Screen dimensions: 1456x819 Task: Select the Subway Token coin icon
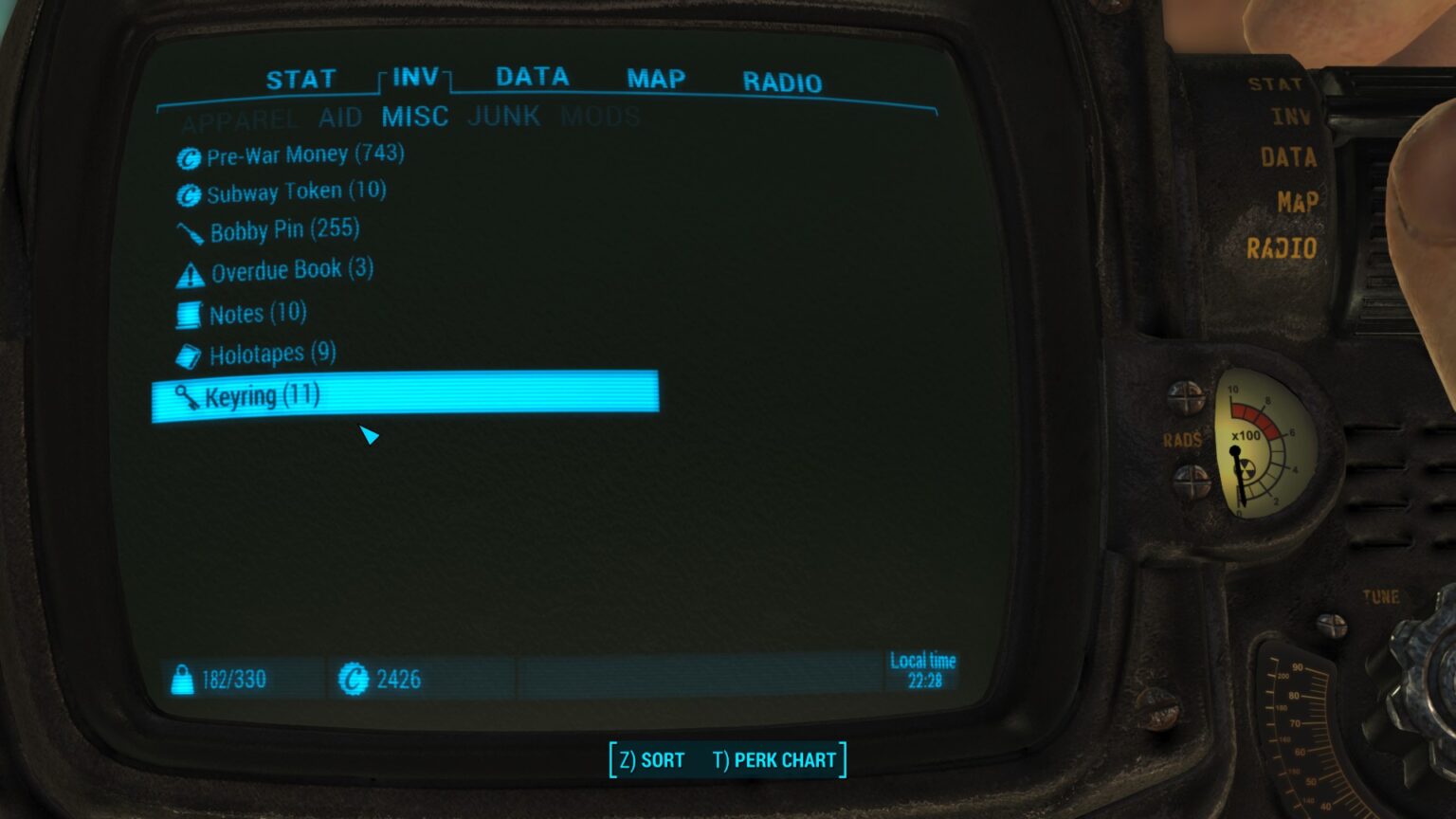(189, 194)
